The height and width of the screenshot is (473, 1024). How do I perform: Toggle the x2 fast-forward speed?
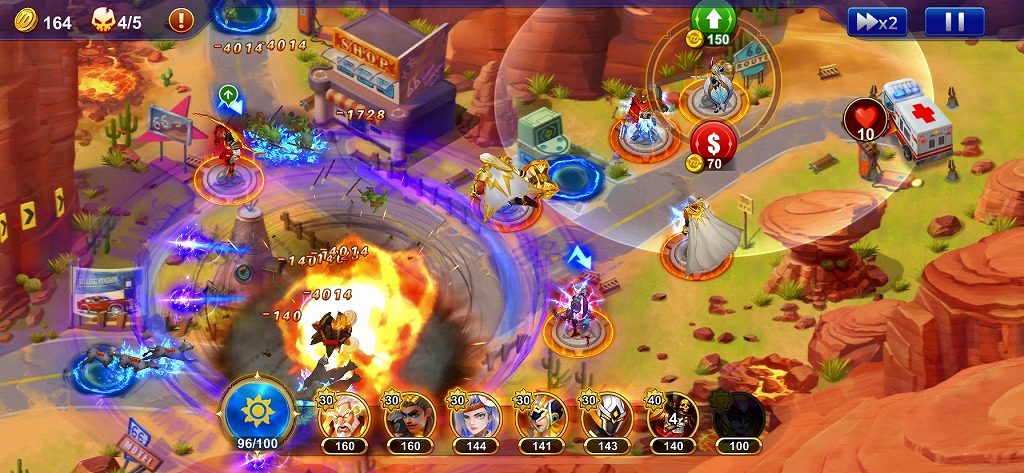coord(877,22)
